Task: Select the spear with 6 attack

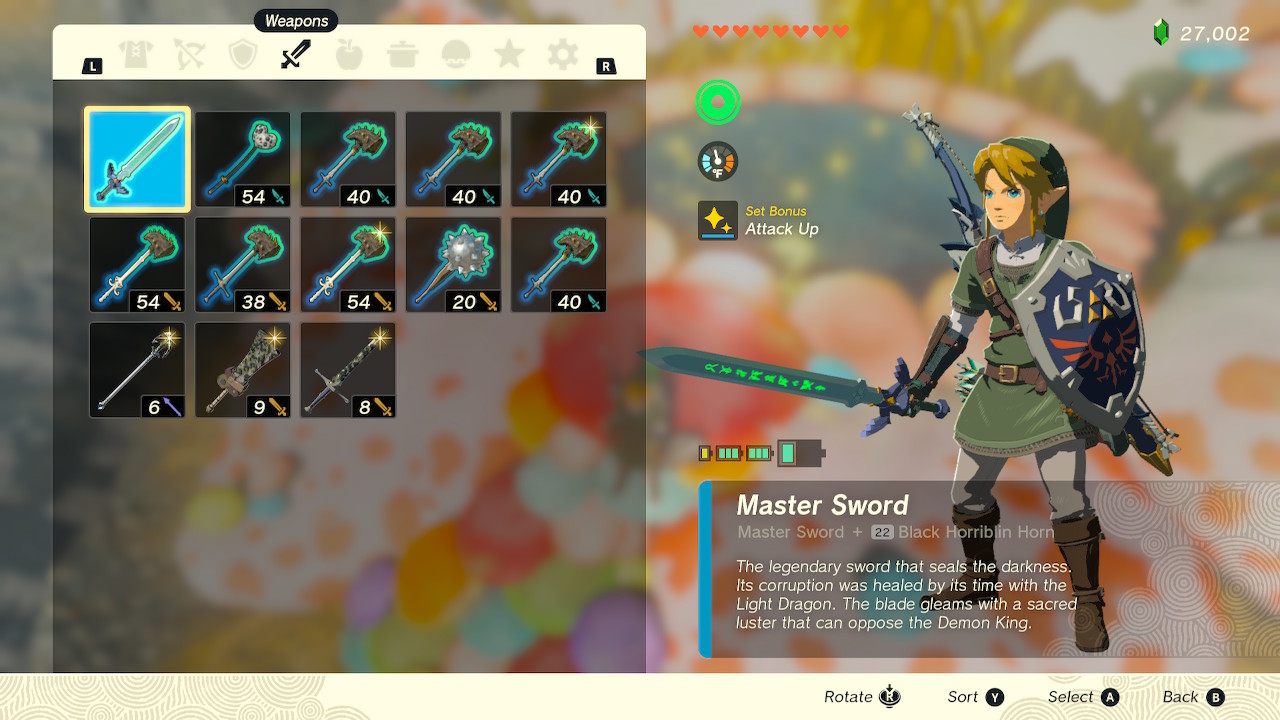Action: tap(137, 370)
